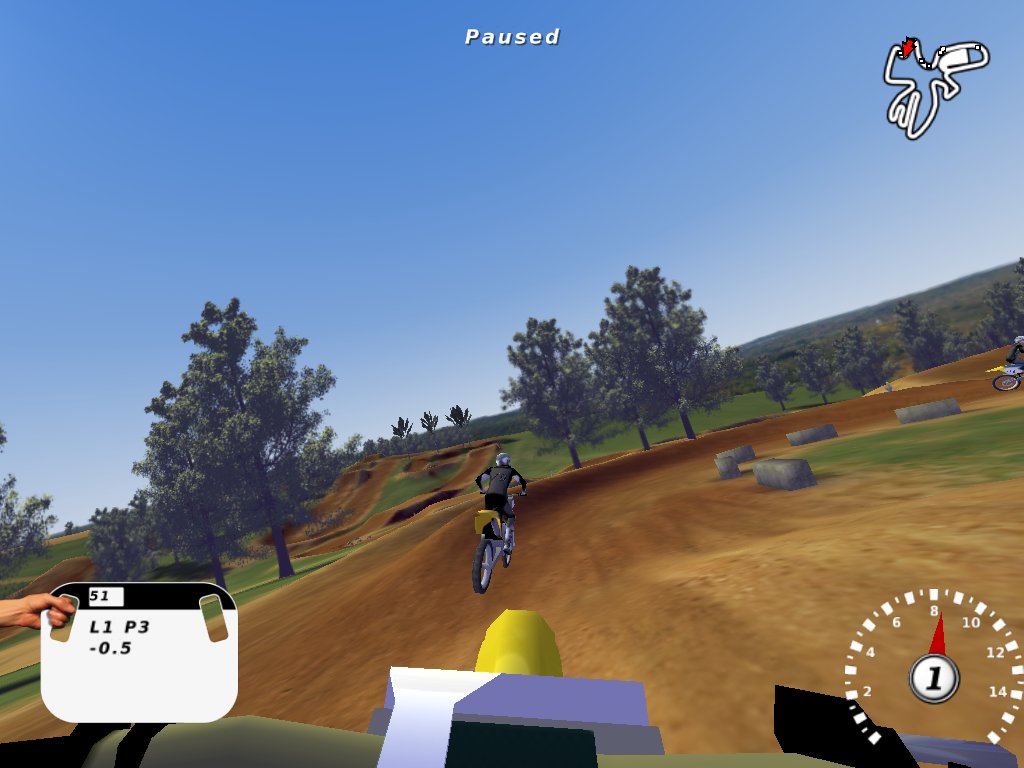Click the track minimap
Viewport: 1024px width, 768px height.
click(x=934, y=87)
